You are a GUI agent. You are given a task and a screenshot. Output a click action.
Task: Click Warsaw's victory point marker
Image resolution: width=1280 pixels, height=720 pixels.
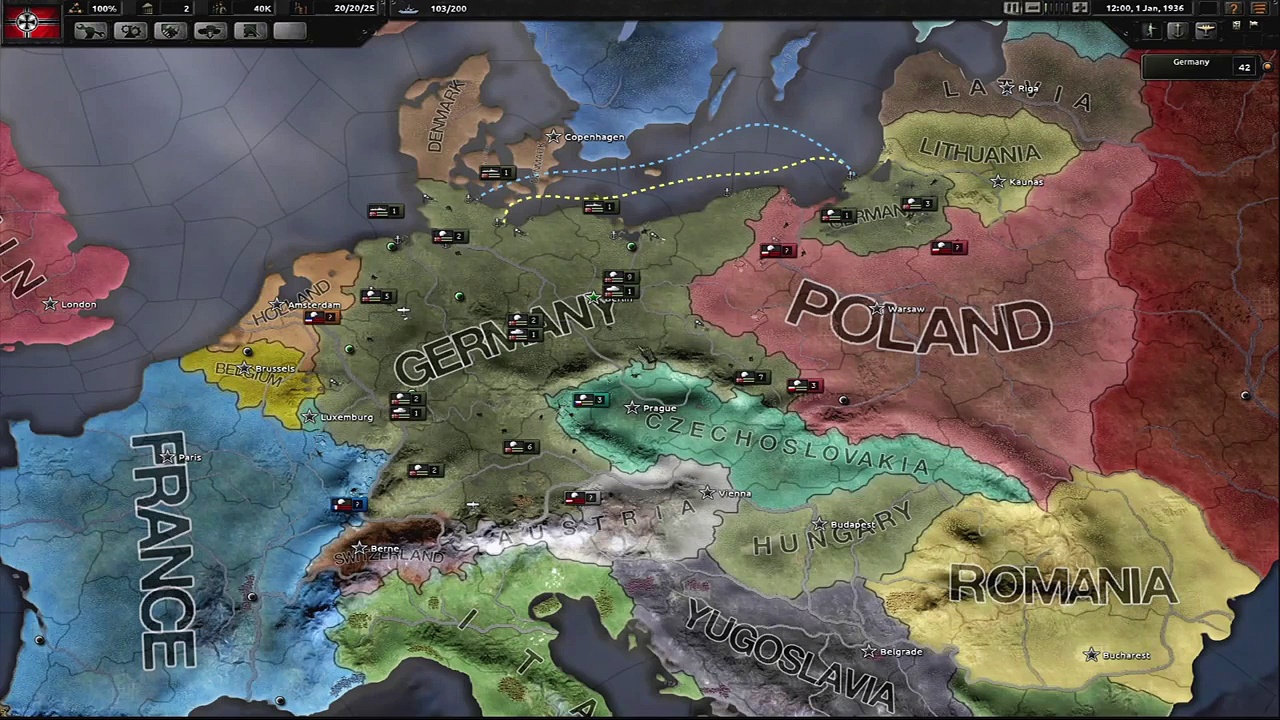(x=877, y=309)
